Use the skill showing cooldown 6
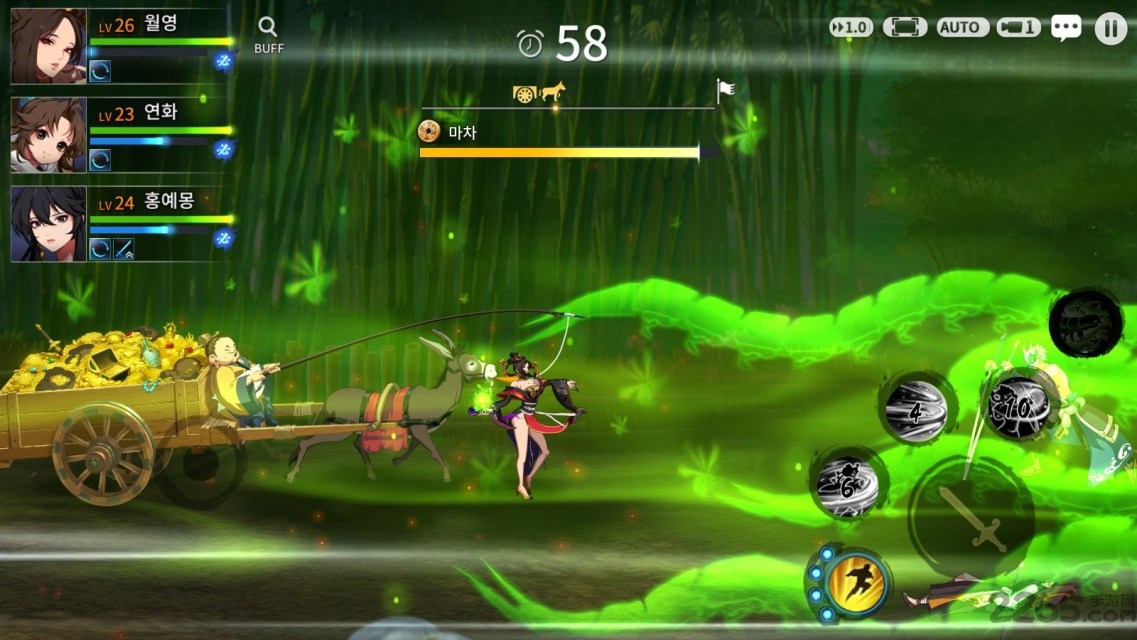This screenshot has width=1137, height=640. pos(848,485)
